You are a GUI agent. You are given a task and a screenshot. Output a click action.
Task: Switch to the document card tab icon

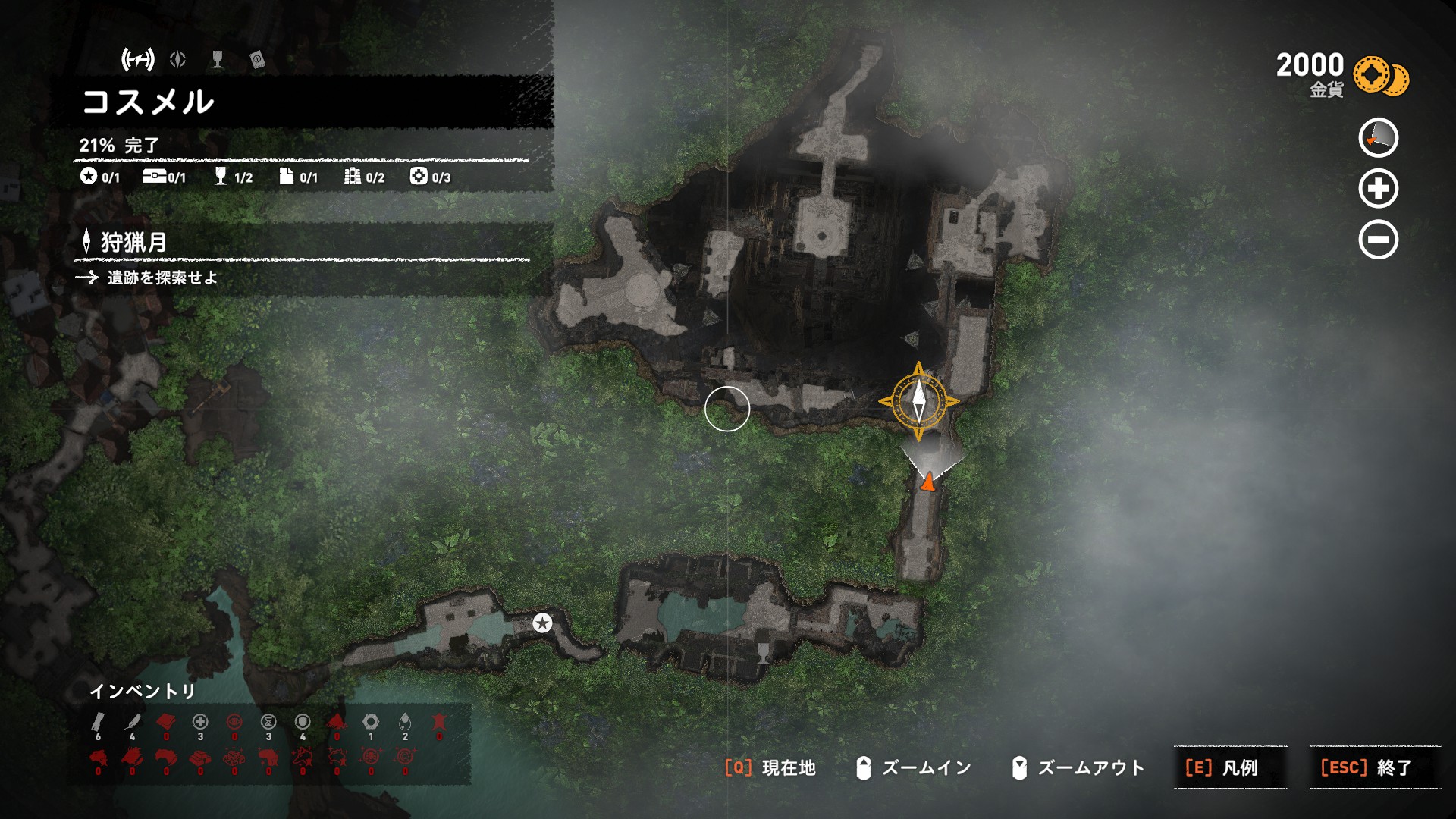tap(257, 59)
